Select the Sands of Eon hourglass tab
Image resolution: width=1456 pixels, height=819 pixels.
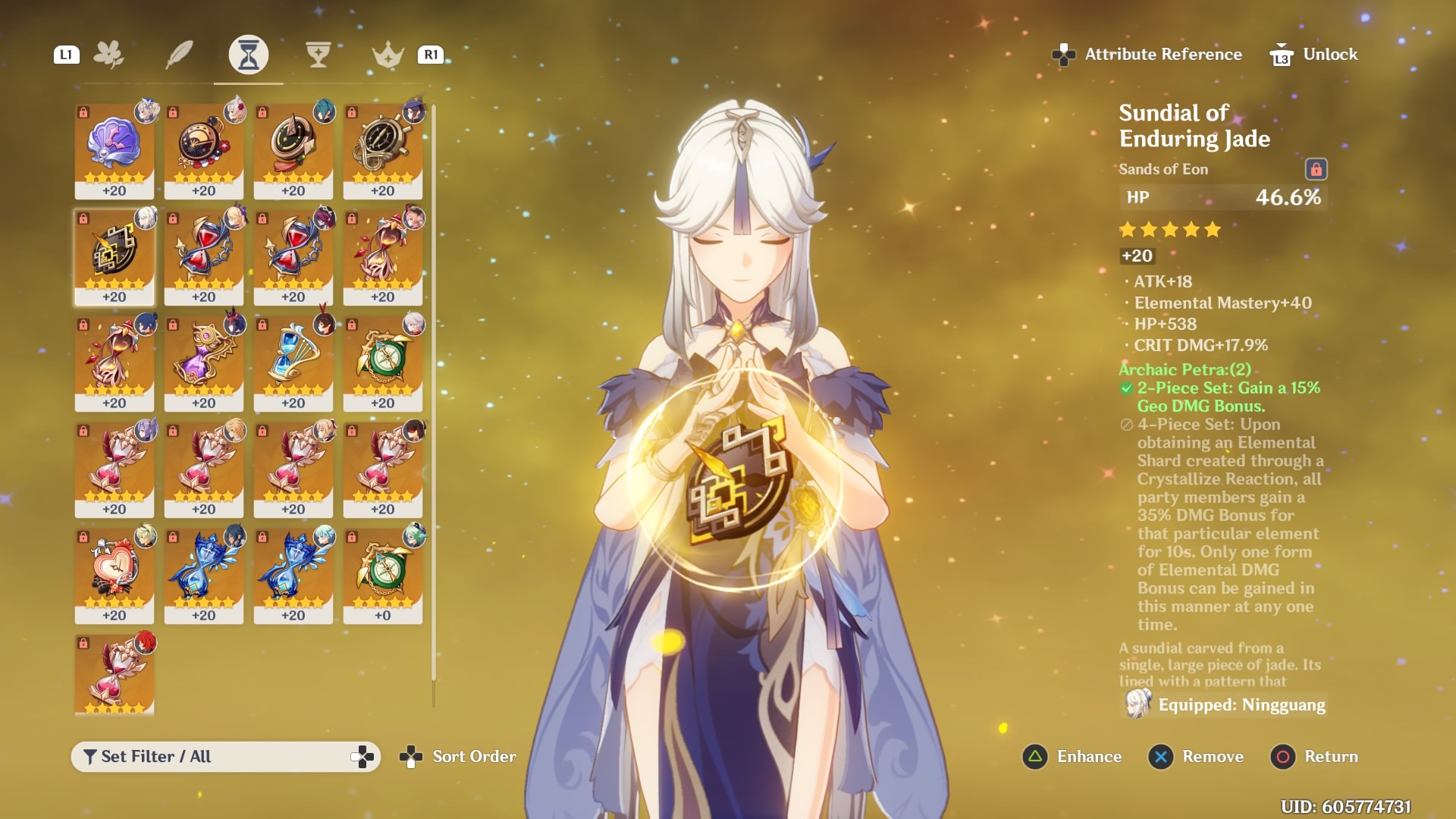point(249,55)
